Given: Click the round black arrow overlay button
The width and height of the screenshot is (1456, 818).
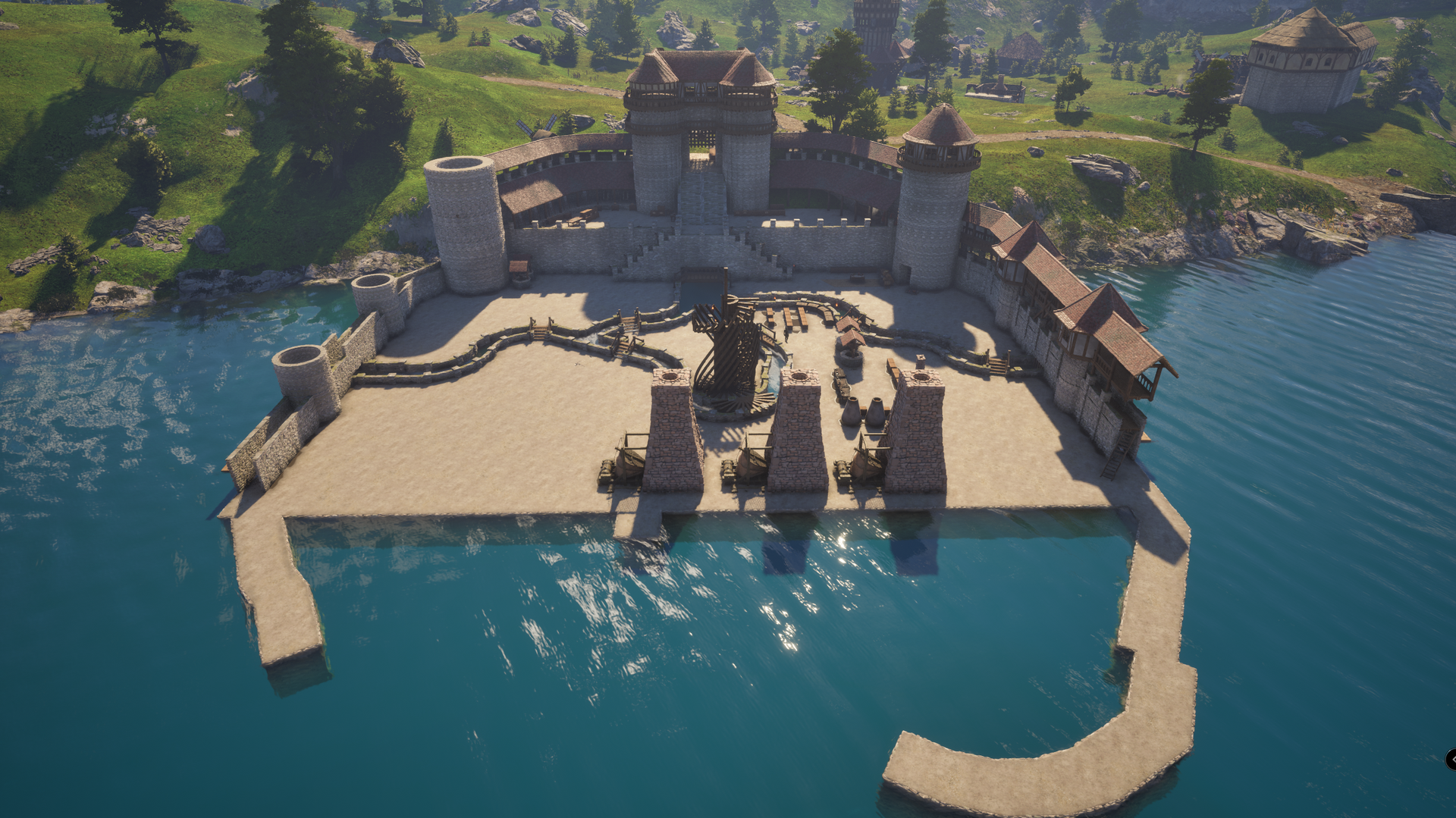Looking at the screenshot, I should [x=1451, y=759].
